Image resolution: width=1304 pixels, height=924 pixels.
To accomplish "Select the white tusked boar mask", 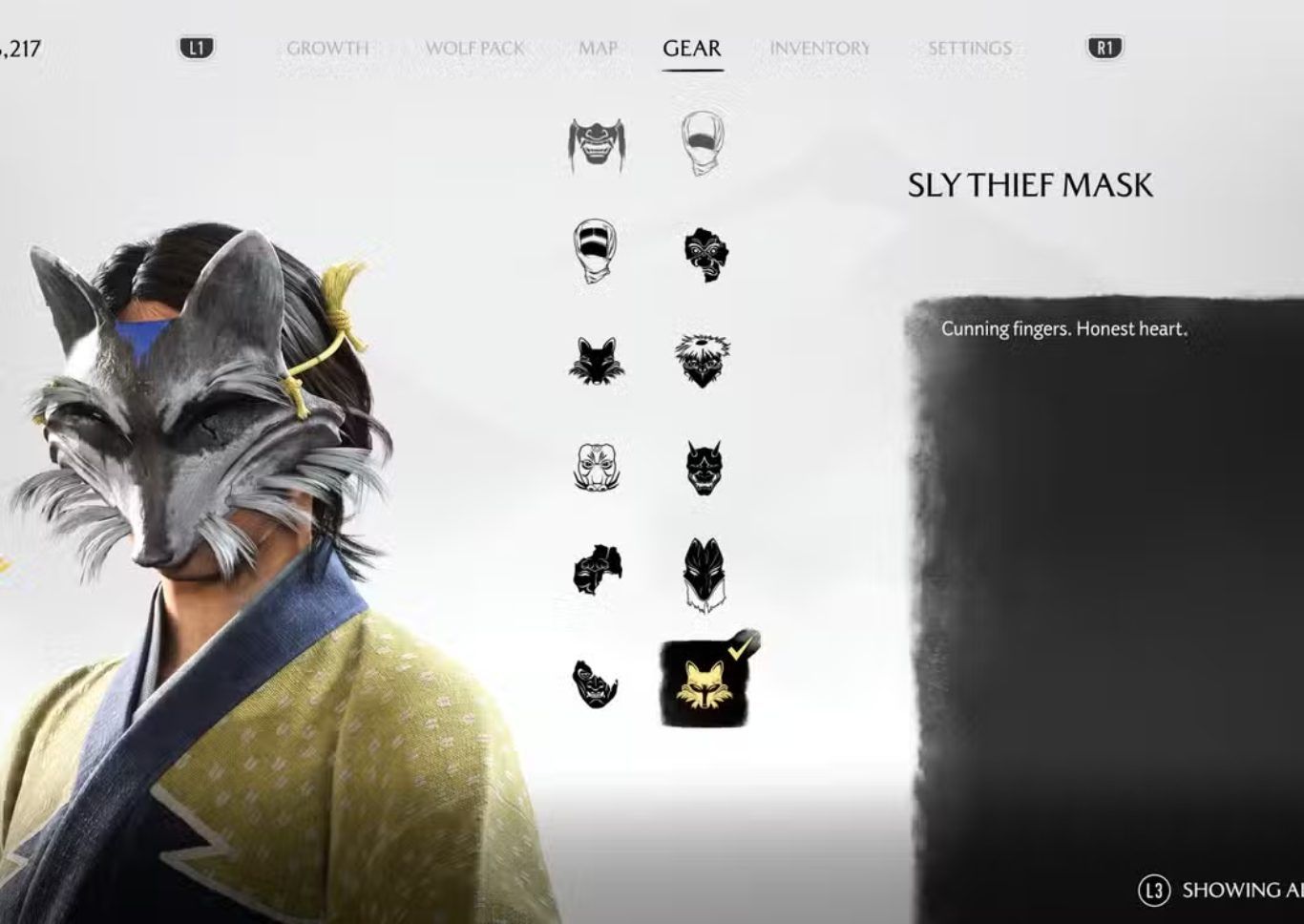I will [x=598, y=468].
